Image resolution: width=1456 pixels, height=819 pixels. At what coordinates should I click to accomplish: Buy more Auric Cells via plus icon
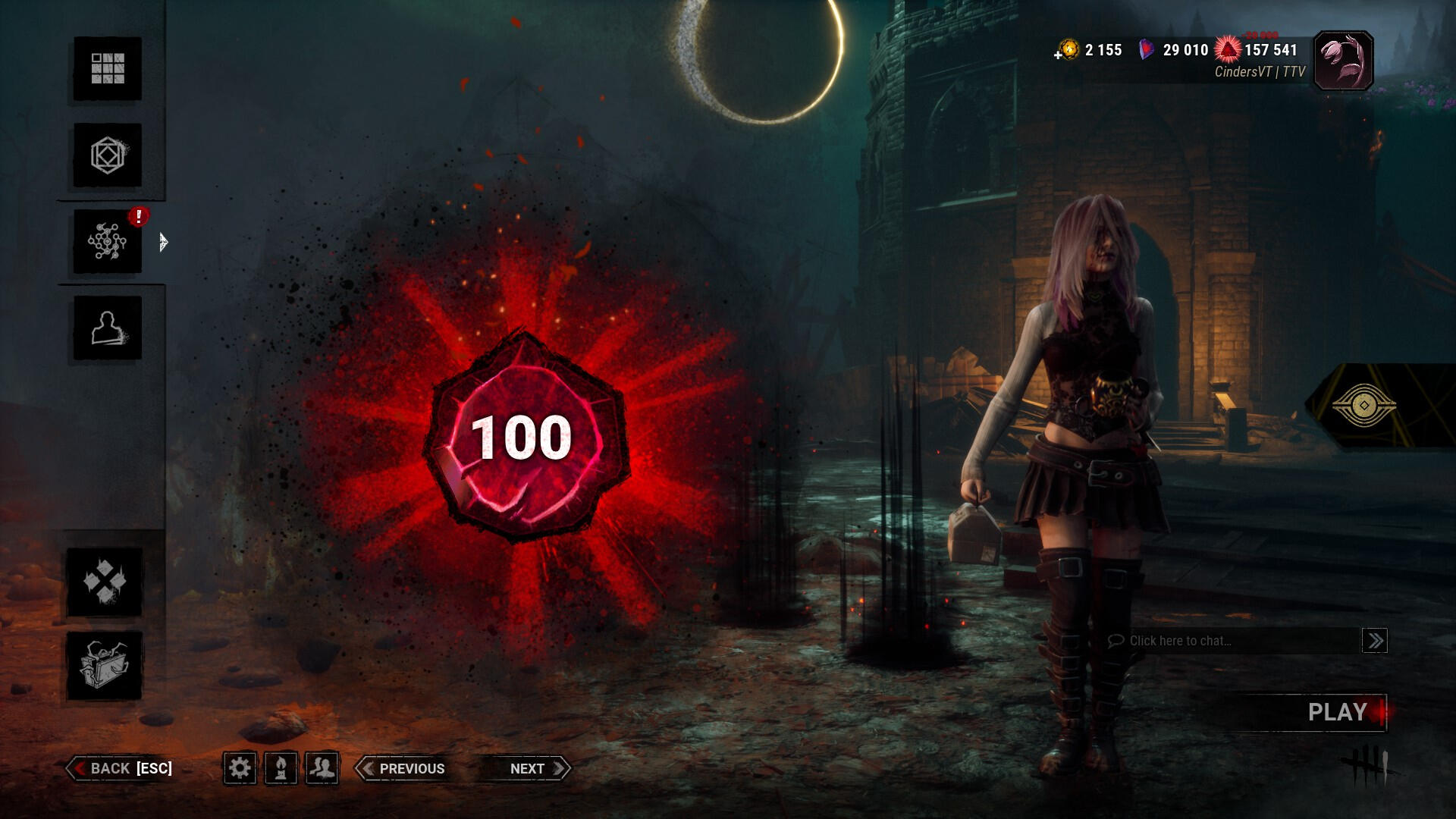[1059, 55]
